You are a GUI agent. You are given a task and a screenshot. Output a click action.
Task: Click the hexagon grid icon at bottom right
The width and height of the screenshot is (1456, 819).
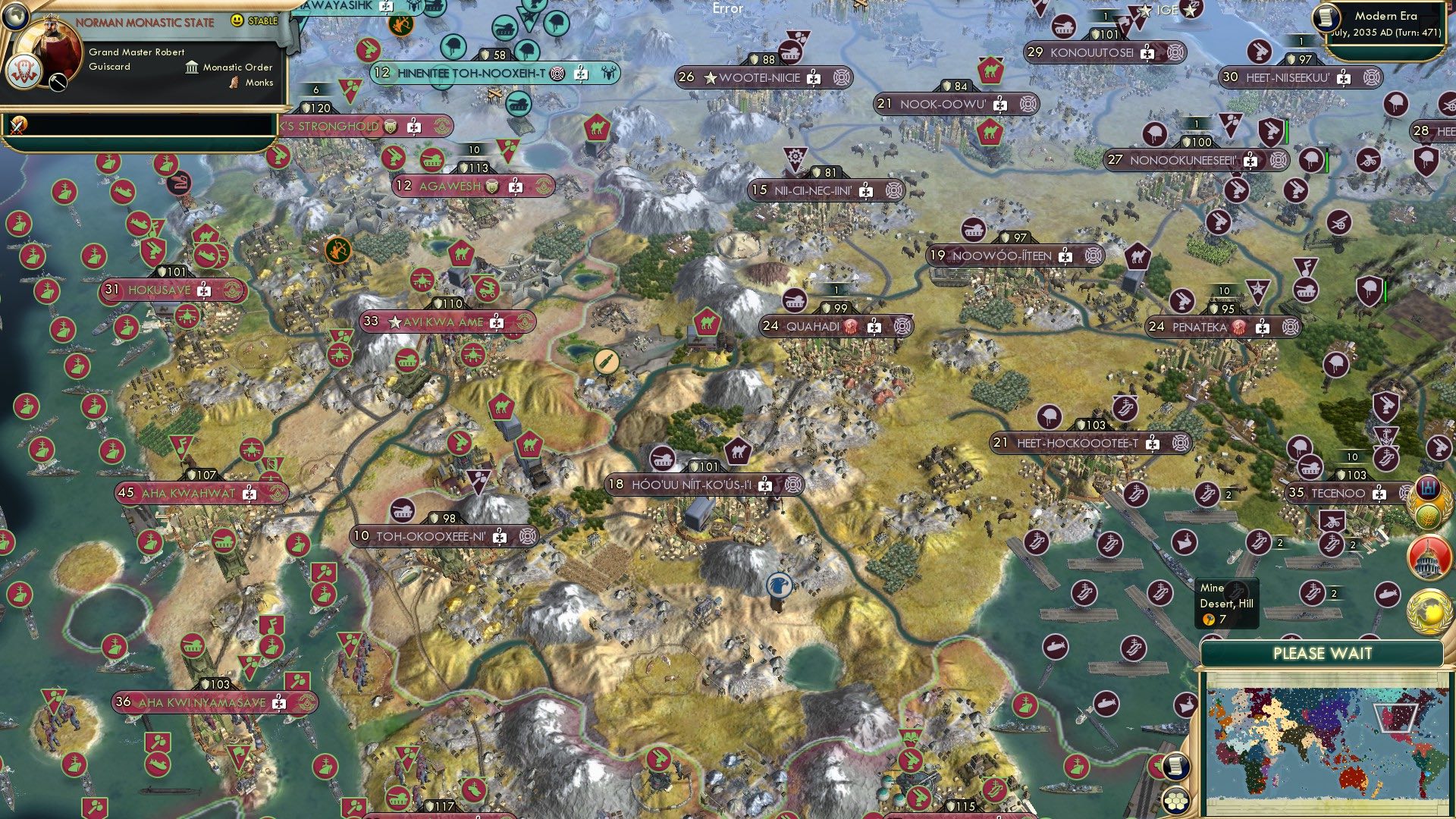1176,802
